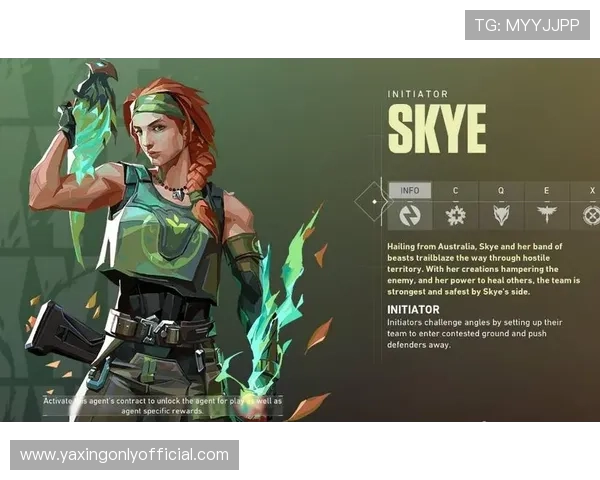Open the Q ability with the wolf-head icon

pos(501,214)
